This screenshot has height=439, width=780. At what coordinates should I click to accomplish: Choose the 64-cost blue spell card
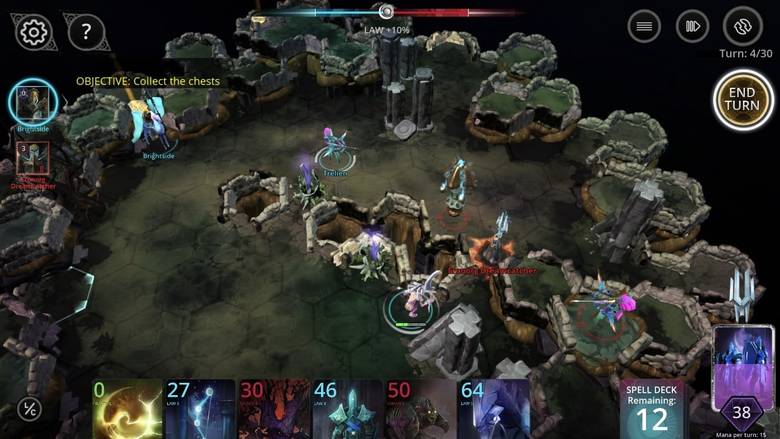[494, 409]
